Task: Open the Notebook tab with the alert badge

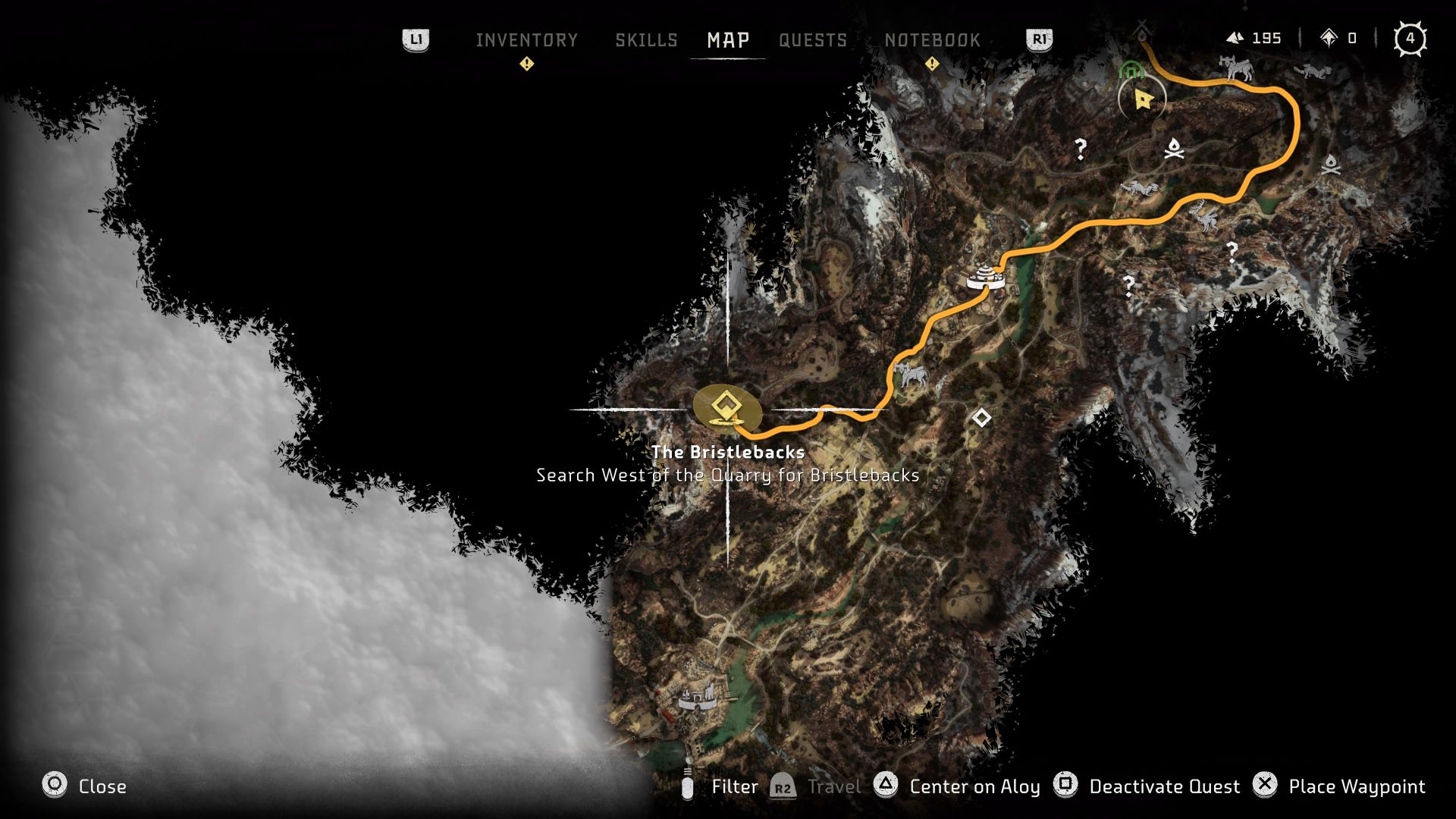Action: 932,40
